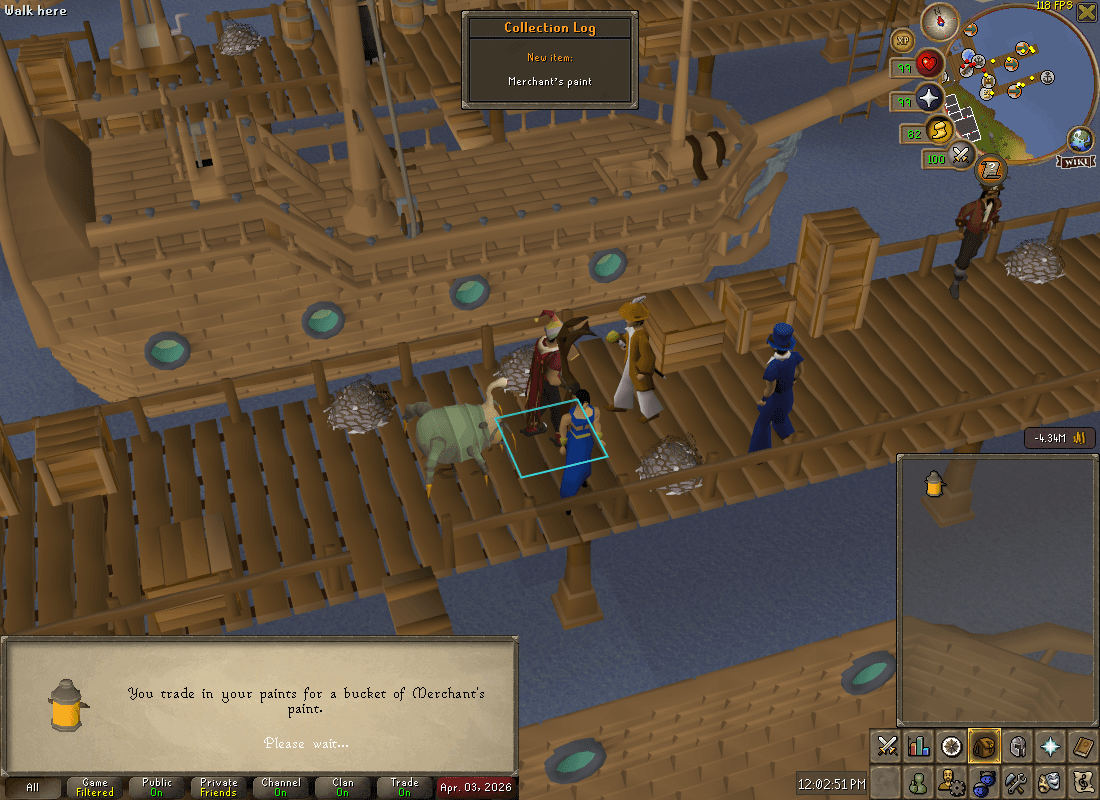Select the Trade chat filter tab
The width and height of the screenshot is (1100, 800).
pos(404,787)
